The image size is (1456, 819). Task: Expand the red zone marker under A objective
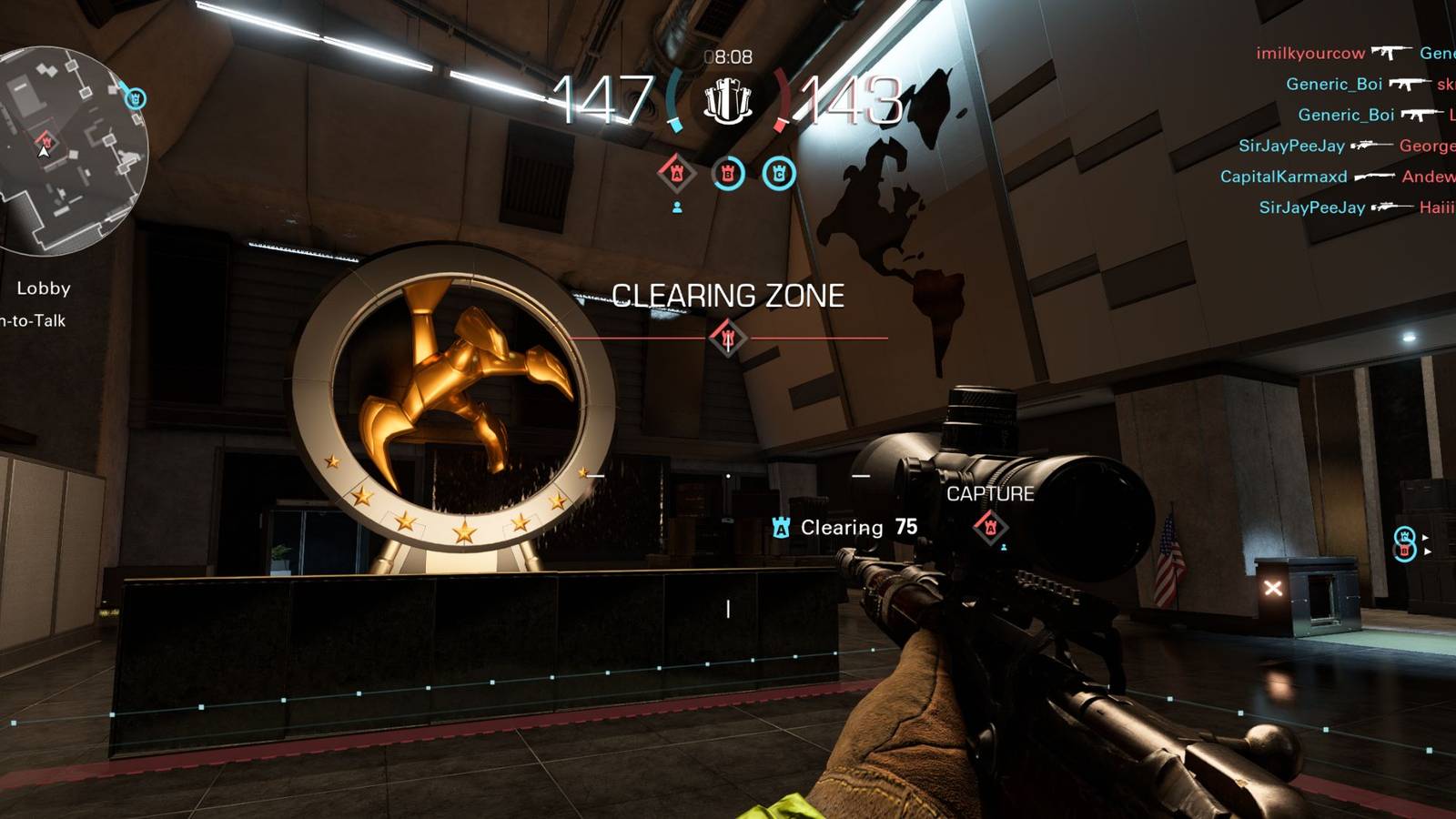point(677,207)
